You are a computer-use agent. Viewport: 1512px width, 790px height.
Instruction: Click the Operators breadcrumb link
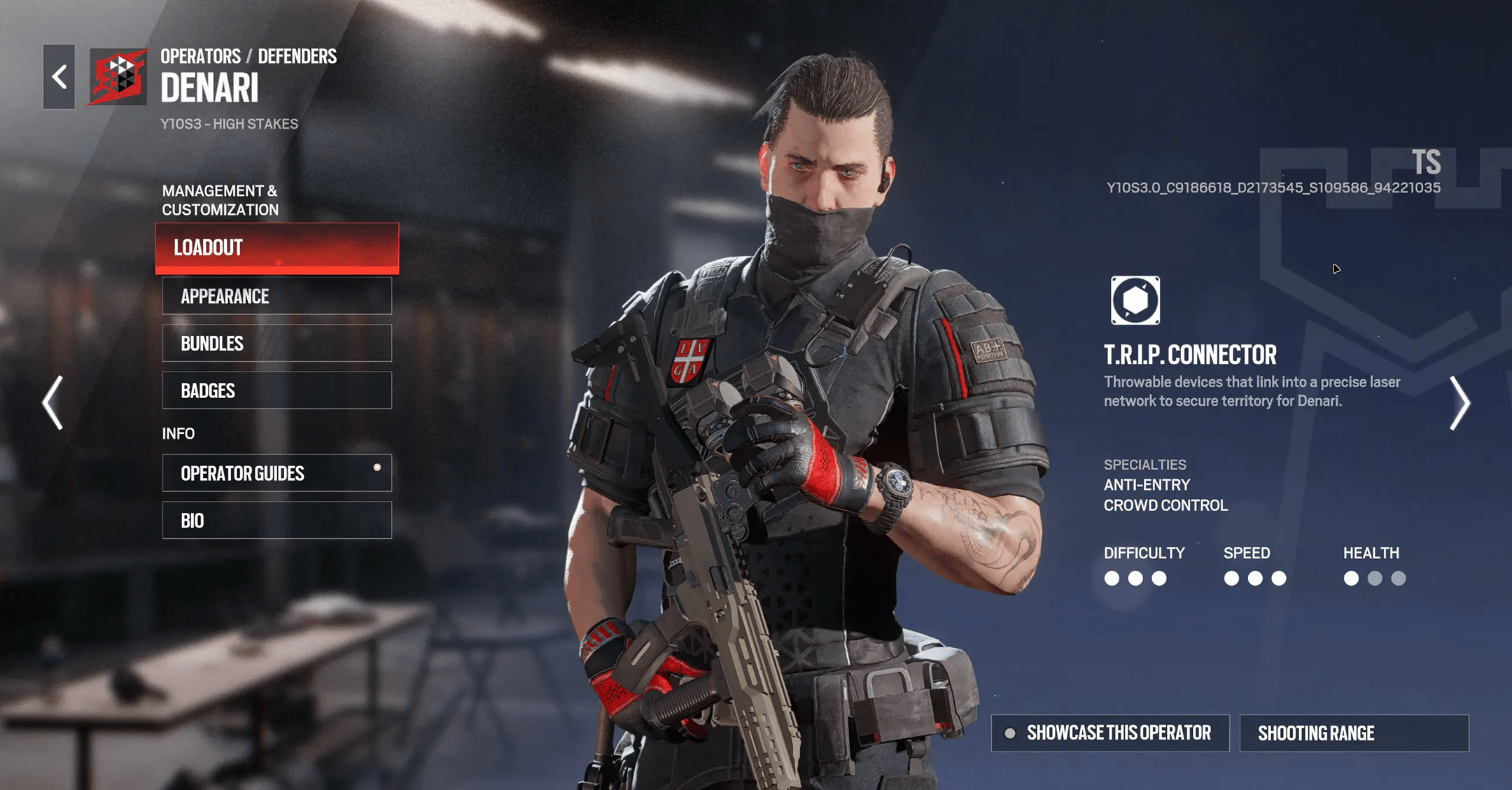(x=200, y=57)
